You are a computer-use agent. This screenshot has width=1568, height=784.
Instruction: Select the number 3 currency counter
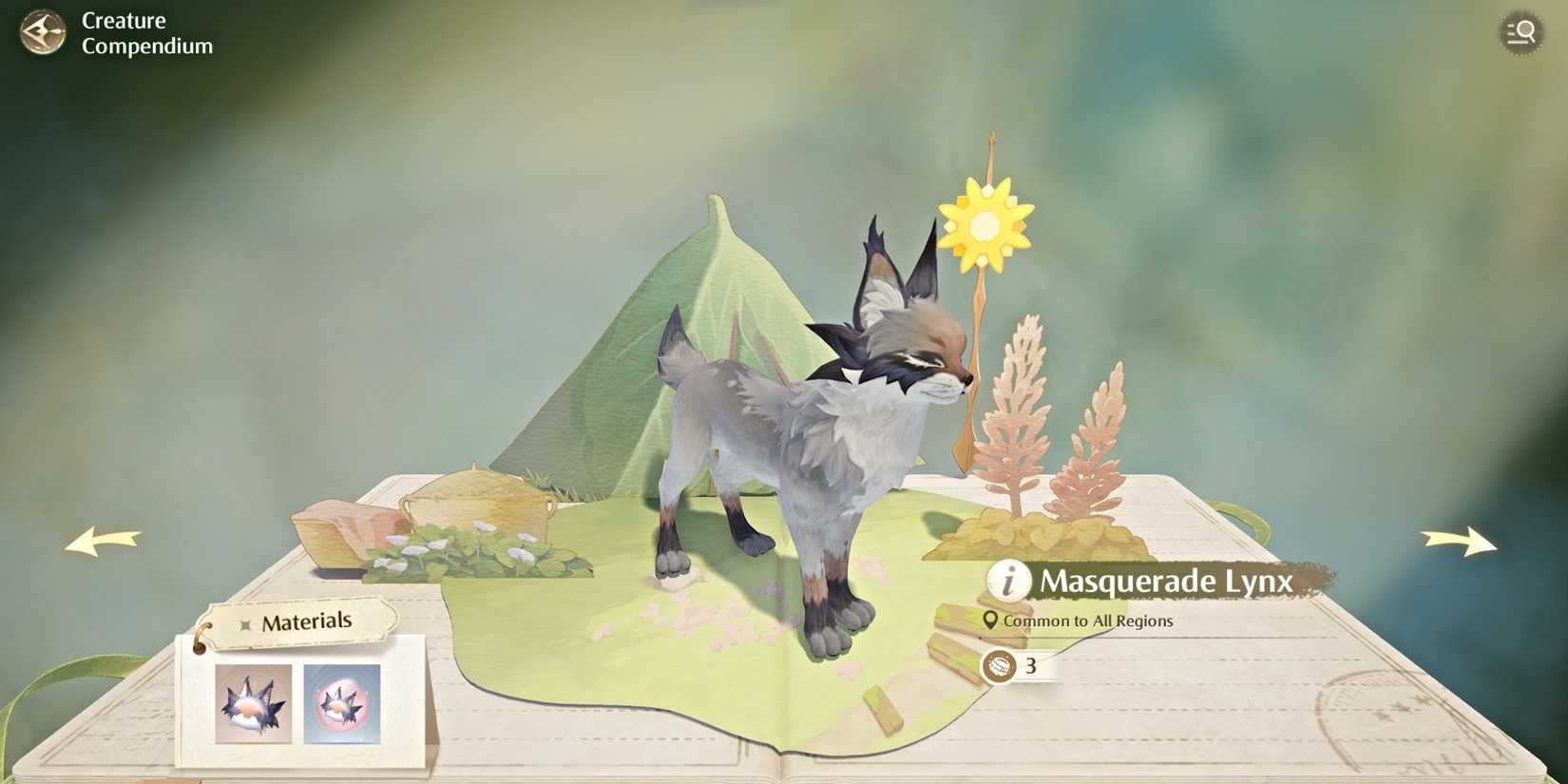coord(1033,668)
